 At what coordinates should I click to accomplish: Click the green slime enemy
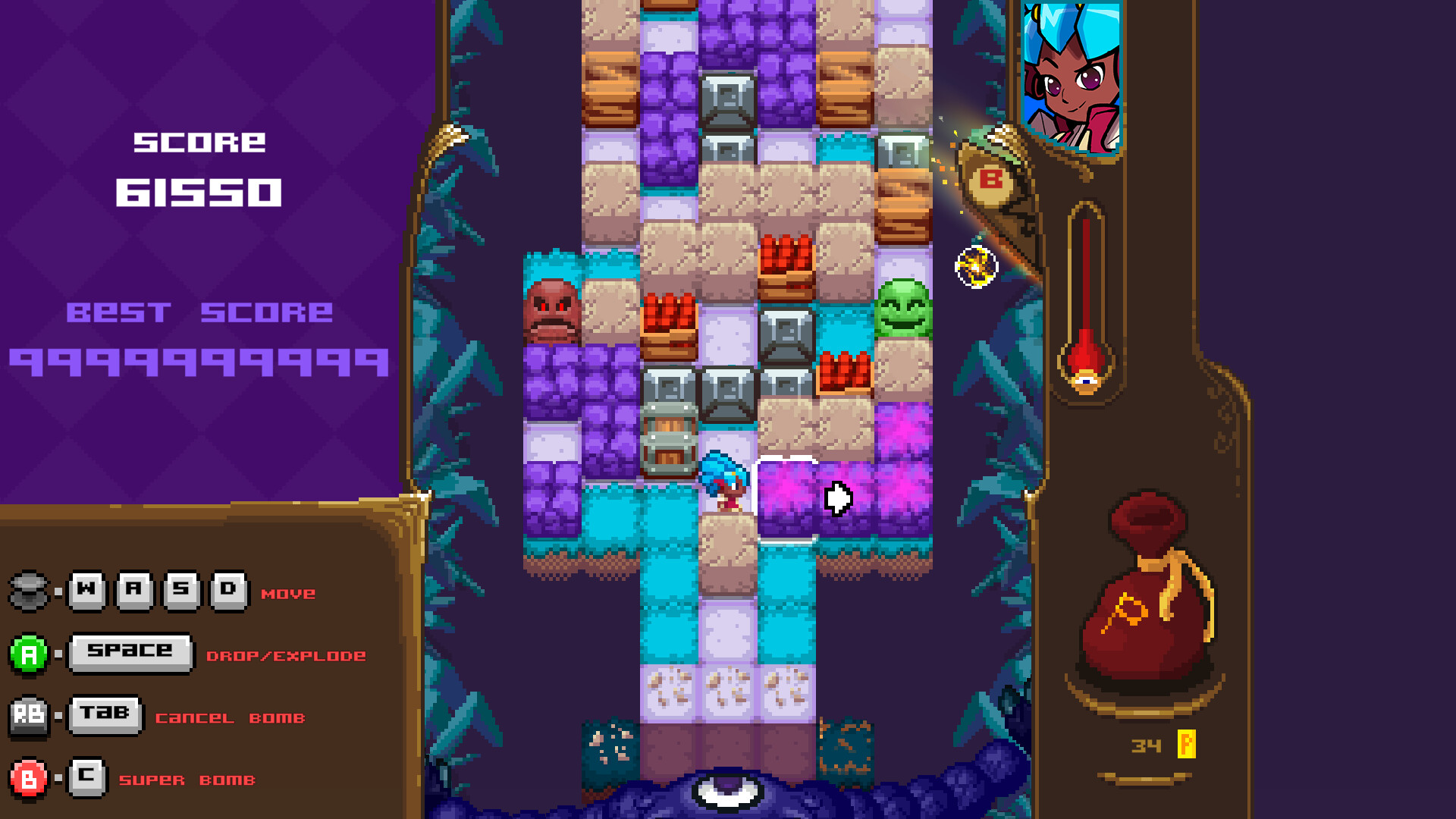tap(902, 311)
